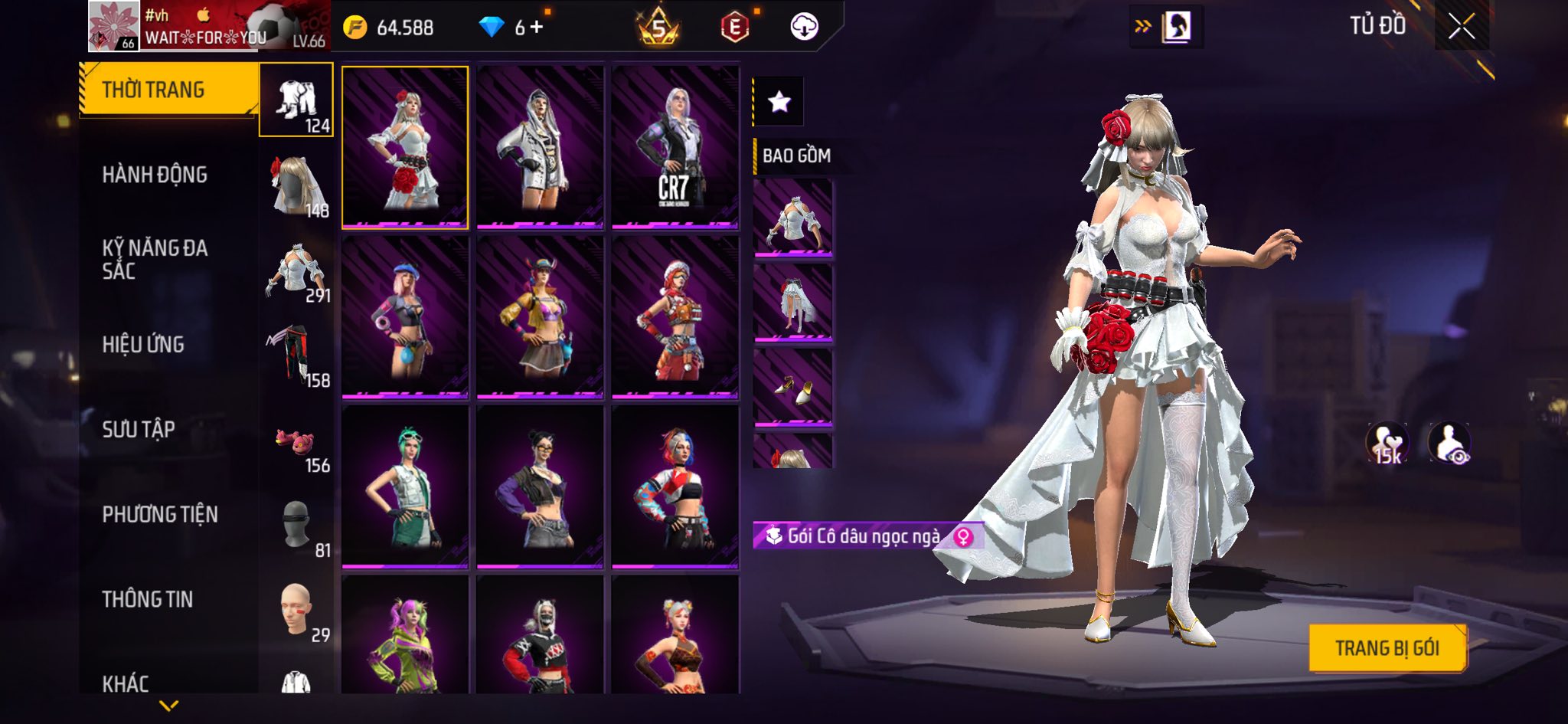Toggle the star favorite button
The height and width of the screenshot is (724, 1568).
pos(779,101)
